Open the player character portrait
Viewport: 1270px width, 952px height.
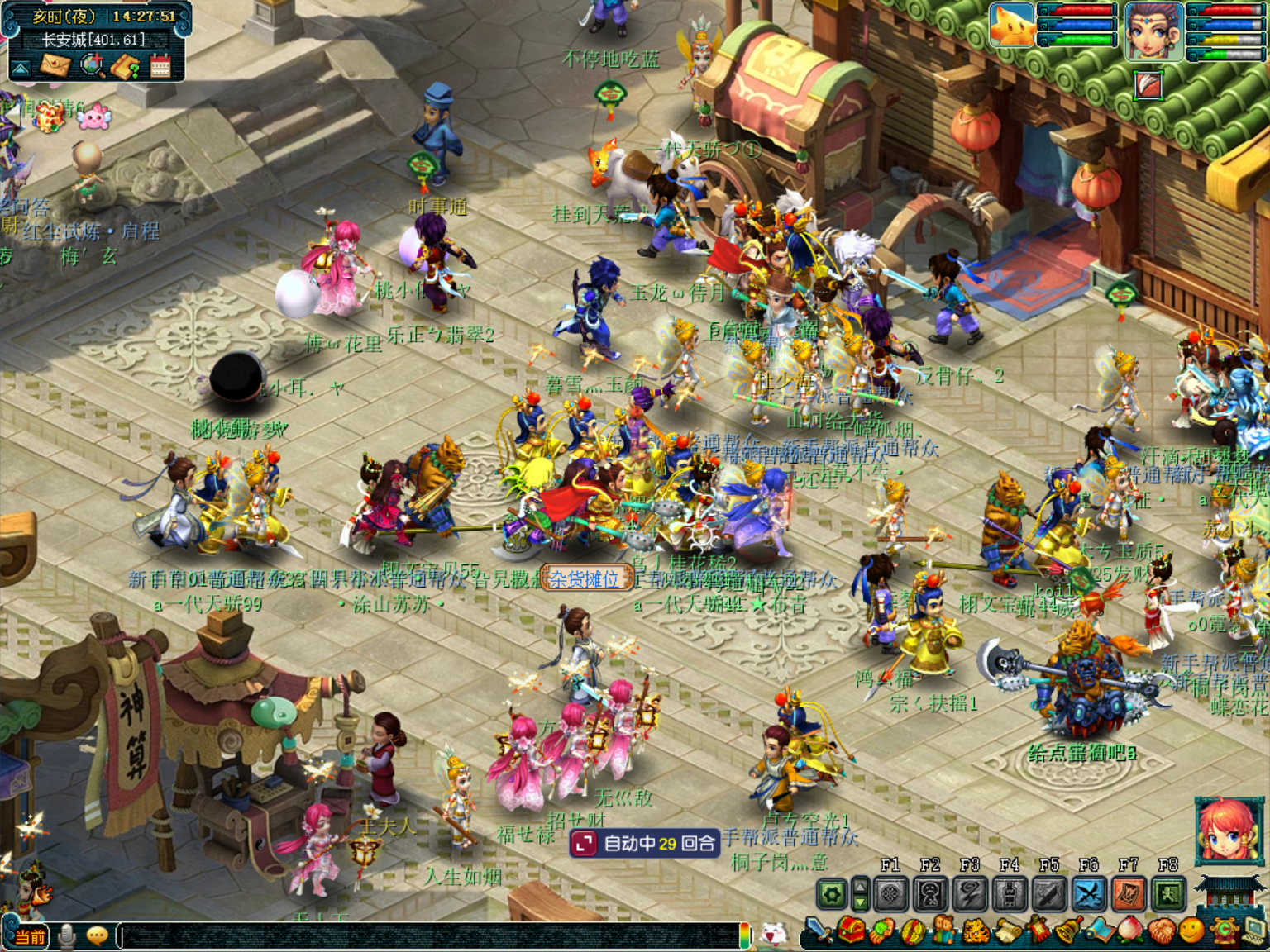tap(1153, 30)
